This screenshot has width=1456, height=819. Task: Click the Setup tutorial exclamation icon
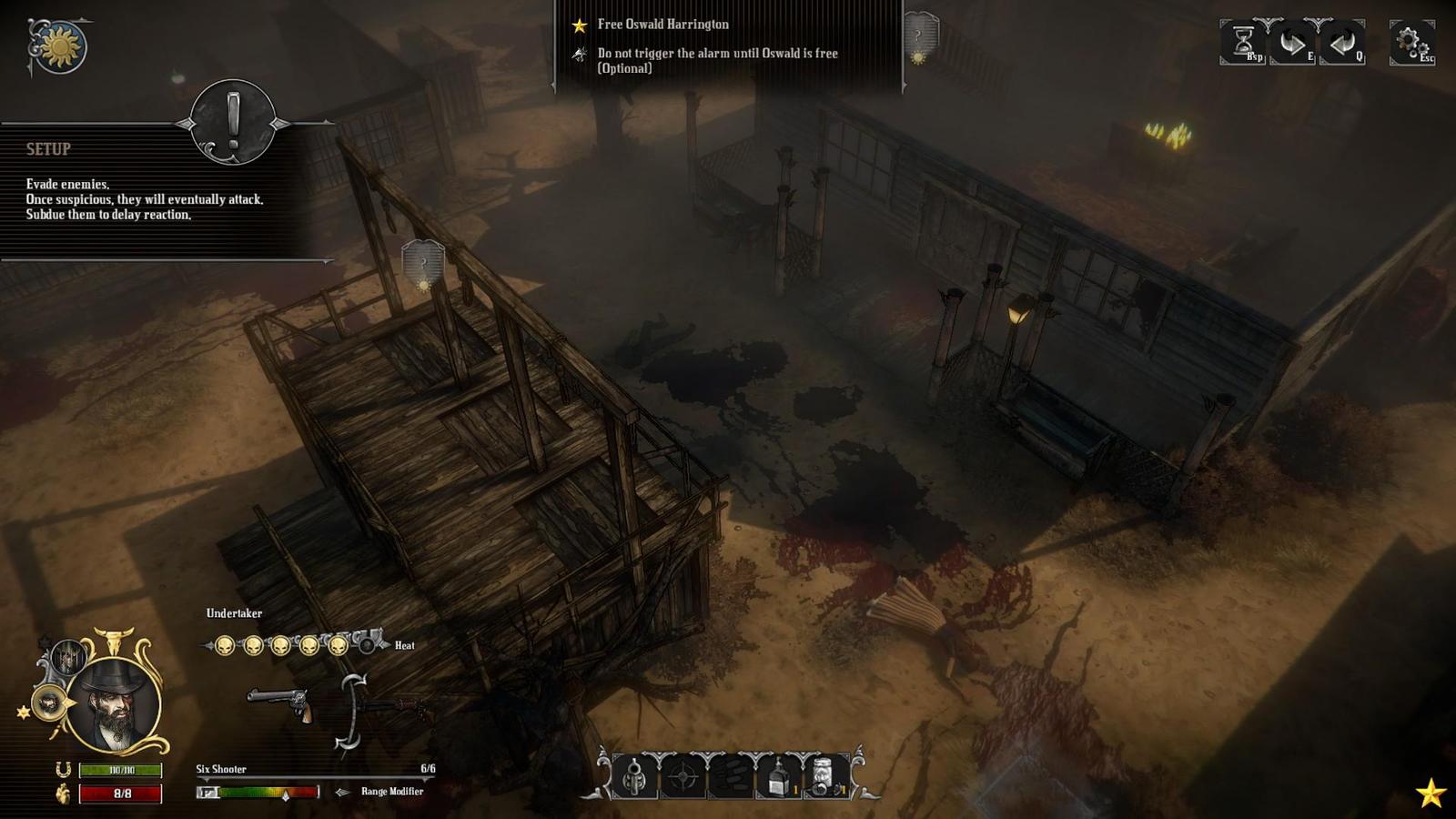tap(233, 123)
